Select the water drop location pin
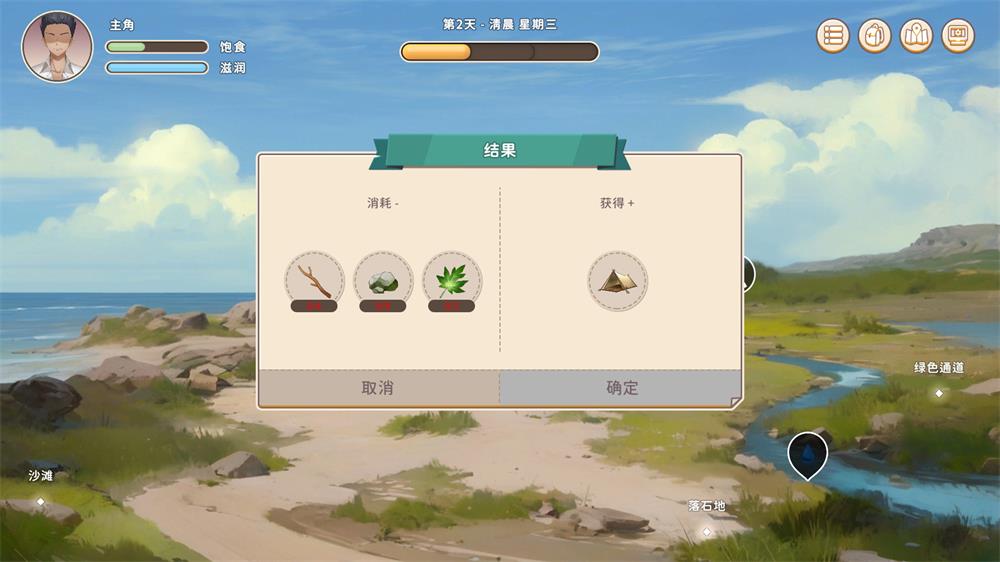1000x562 pixels. 807,453
